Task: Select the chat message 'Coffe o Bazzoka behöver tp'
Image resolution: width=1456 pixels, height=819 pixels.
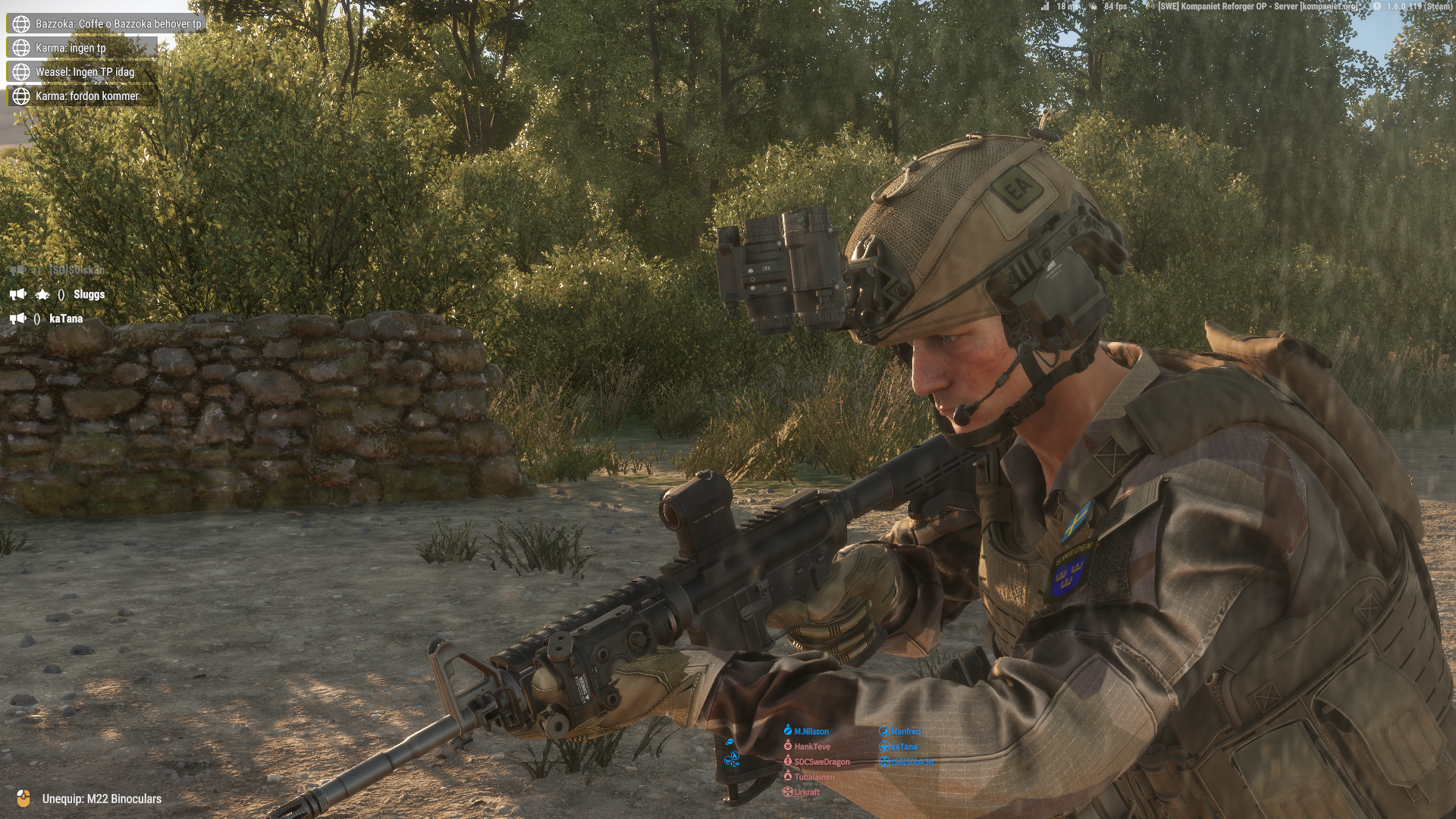Action: tap(118, 24)
